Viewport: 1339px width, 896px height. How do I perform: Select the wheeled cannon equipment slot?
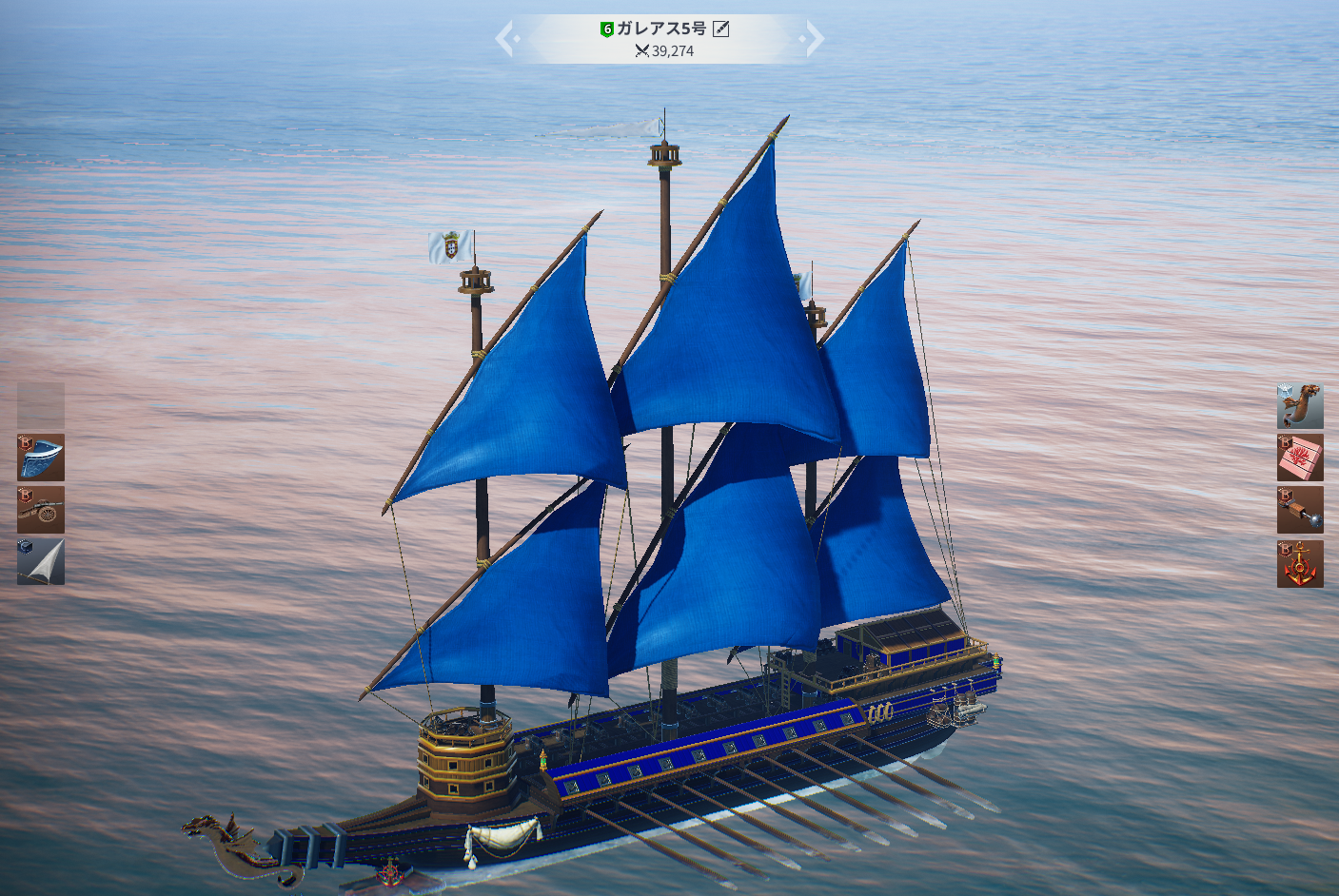(41, 510)
